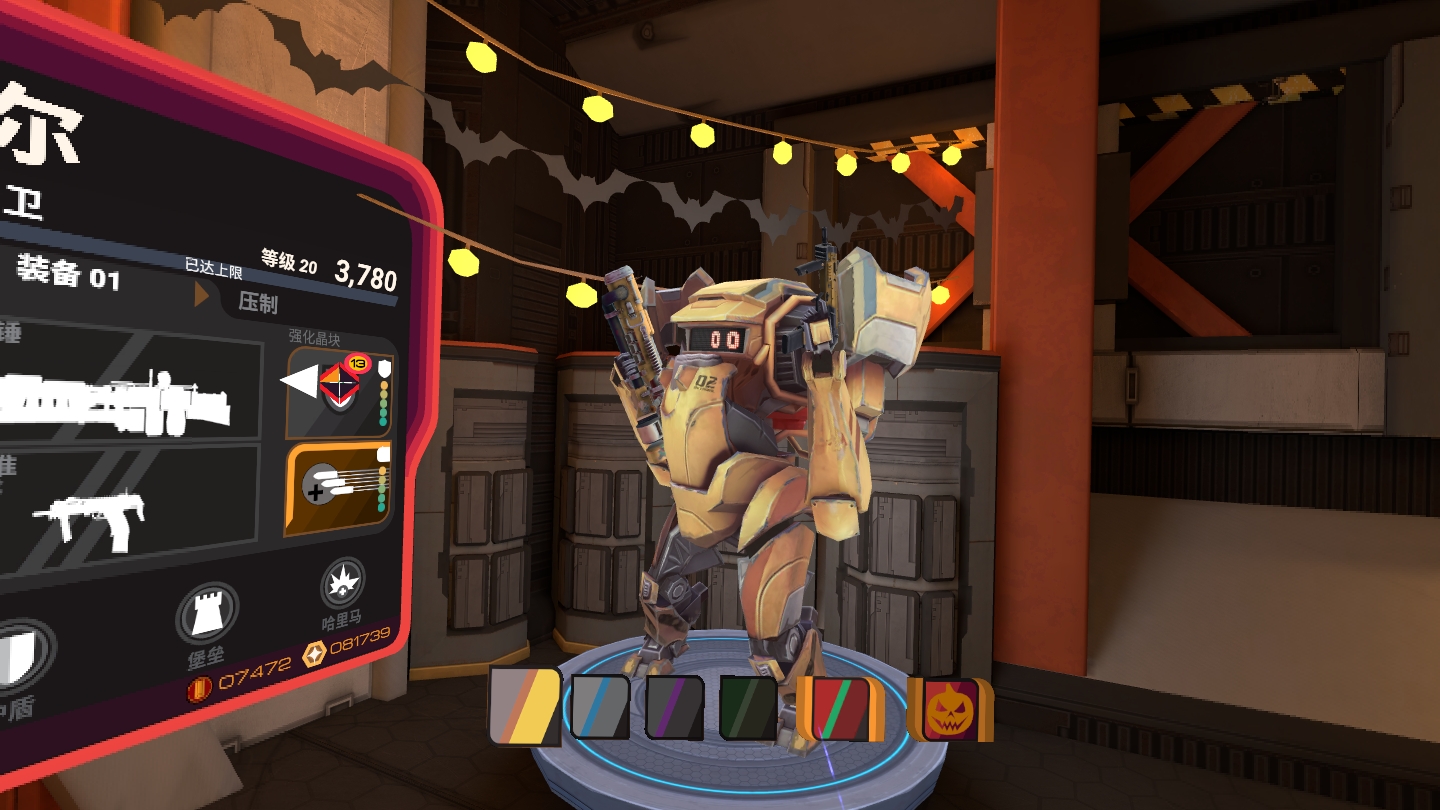Choose the 堡垒 castle tower ability
The width and height of the screenshot is (1440, 810).
coord(207,614)
